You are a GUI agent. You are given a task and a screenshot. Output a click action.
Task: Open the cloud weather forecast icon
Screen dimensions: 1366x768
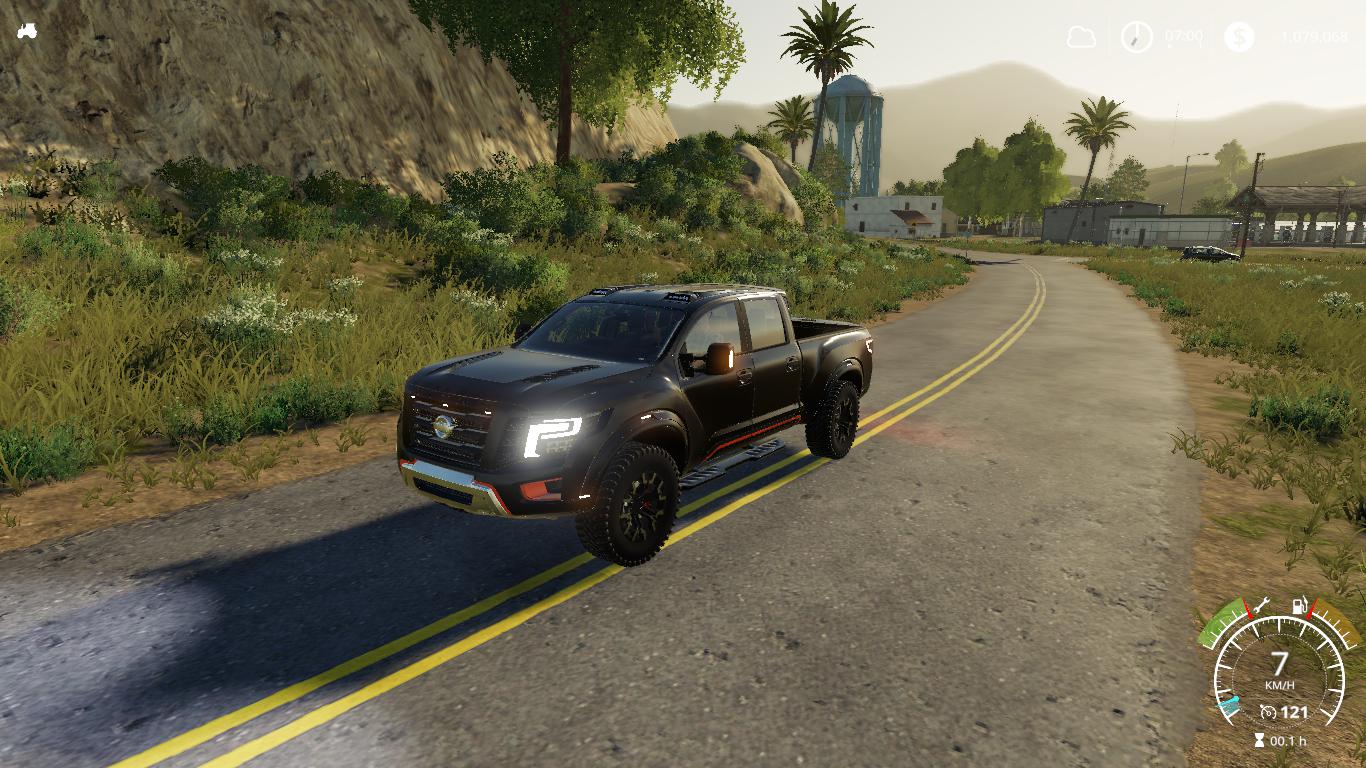pos(1081,37)
